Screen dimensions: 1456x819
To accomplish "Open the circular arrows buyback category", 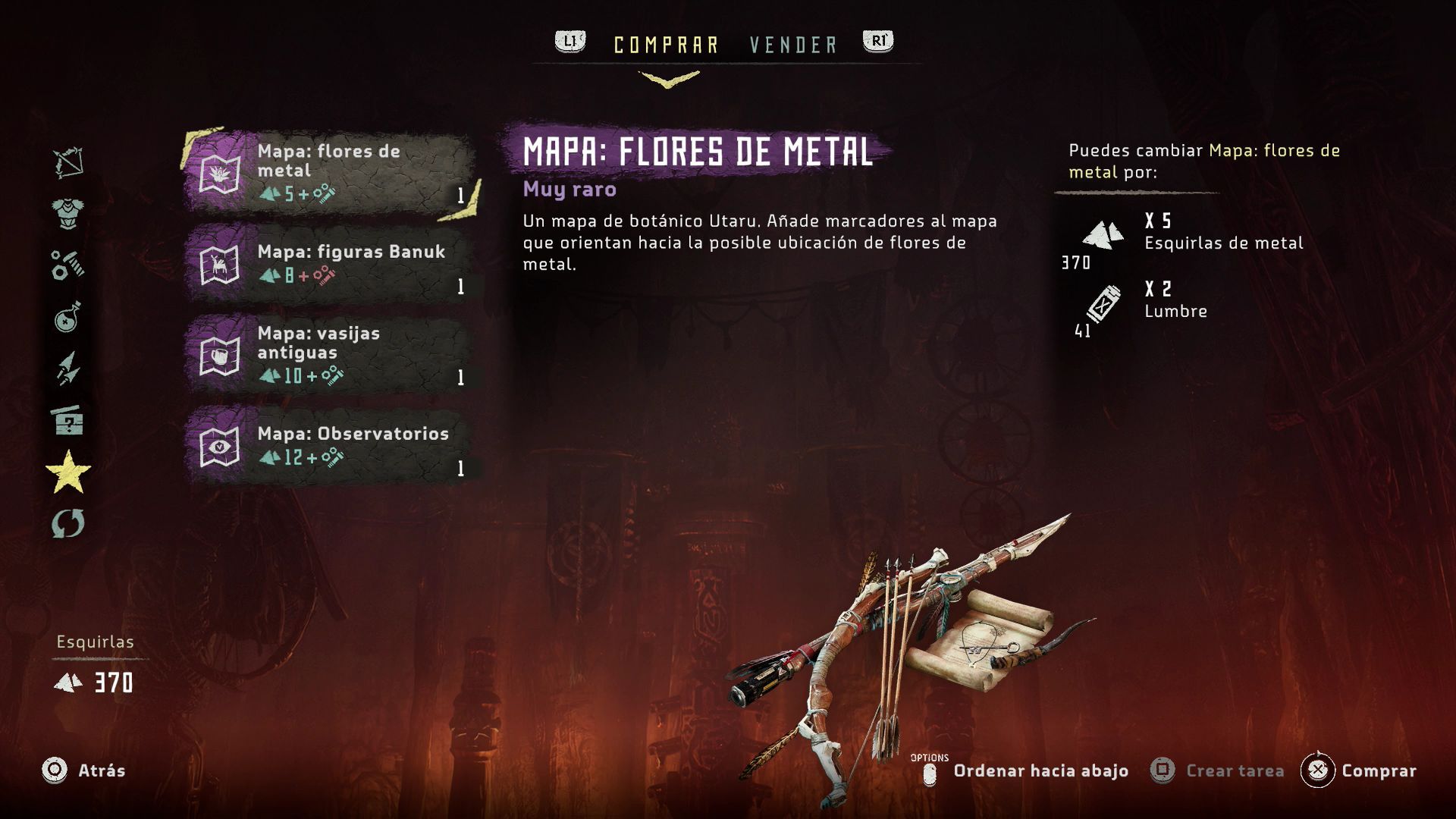I will pyautogui.click(x=68, y=523).
